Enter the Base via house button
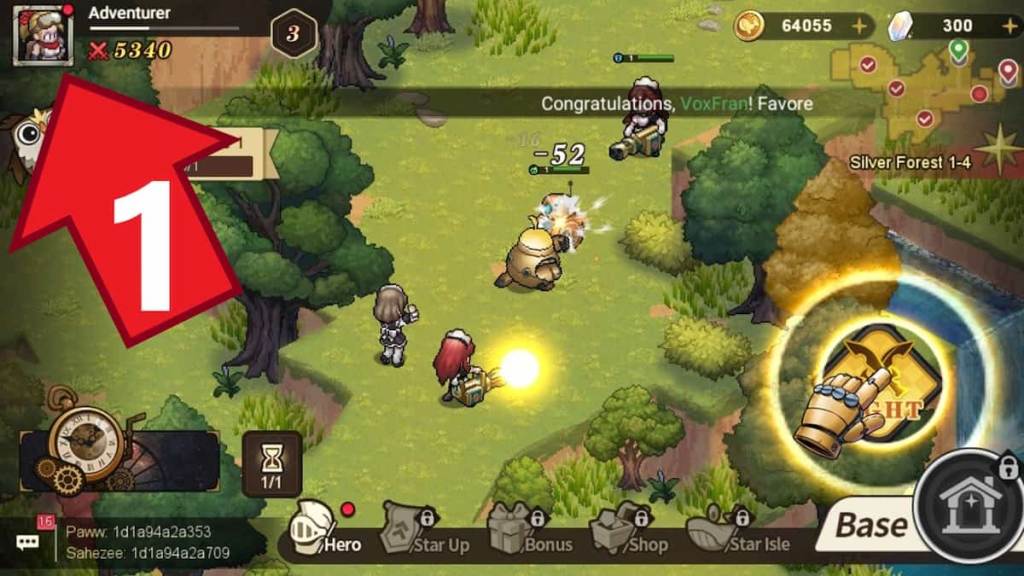The height and width of the screenshot is (576, 1024). tap(968, 510)
